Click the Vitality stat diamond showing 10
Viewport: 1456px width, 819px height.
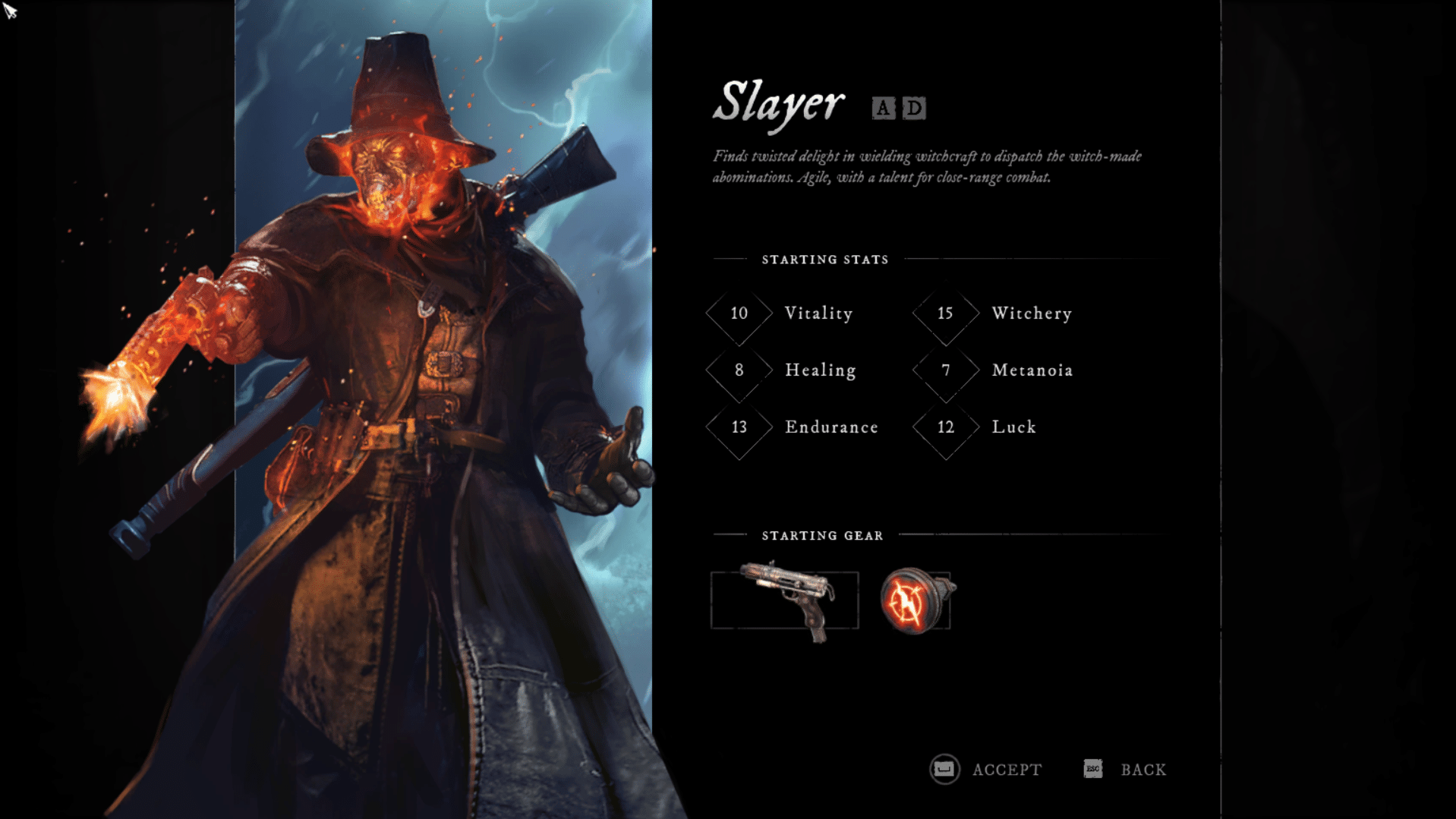(738, 313)
